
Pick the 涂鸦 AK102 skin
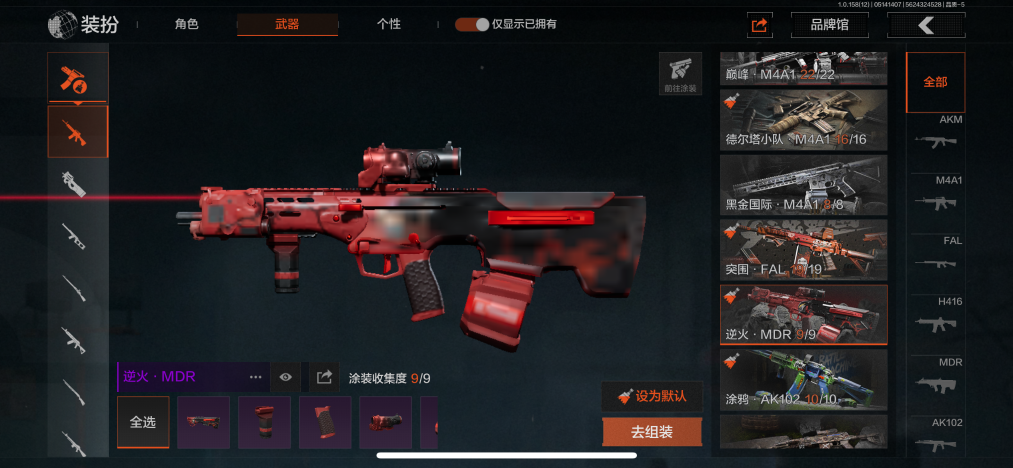[803, 379]
